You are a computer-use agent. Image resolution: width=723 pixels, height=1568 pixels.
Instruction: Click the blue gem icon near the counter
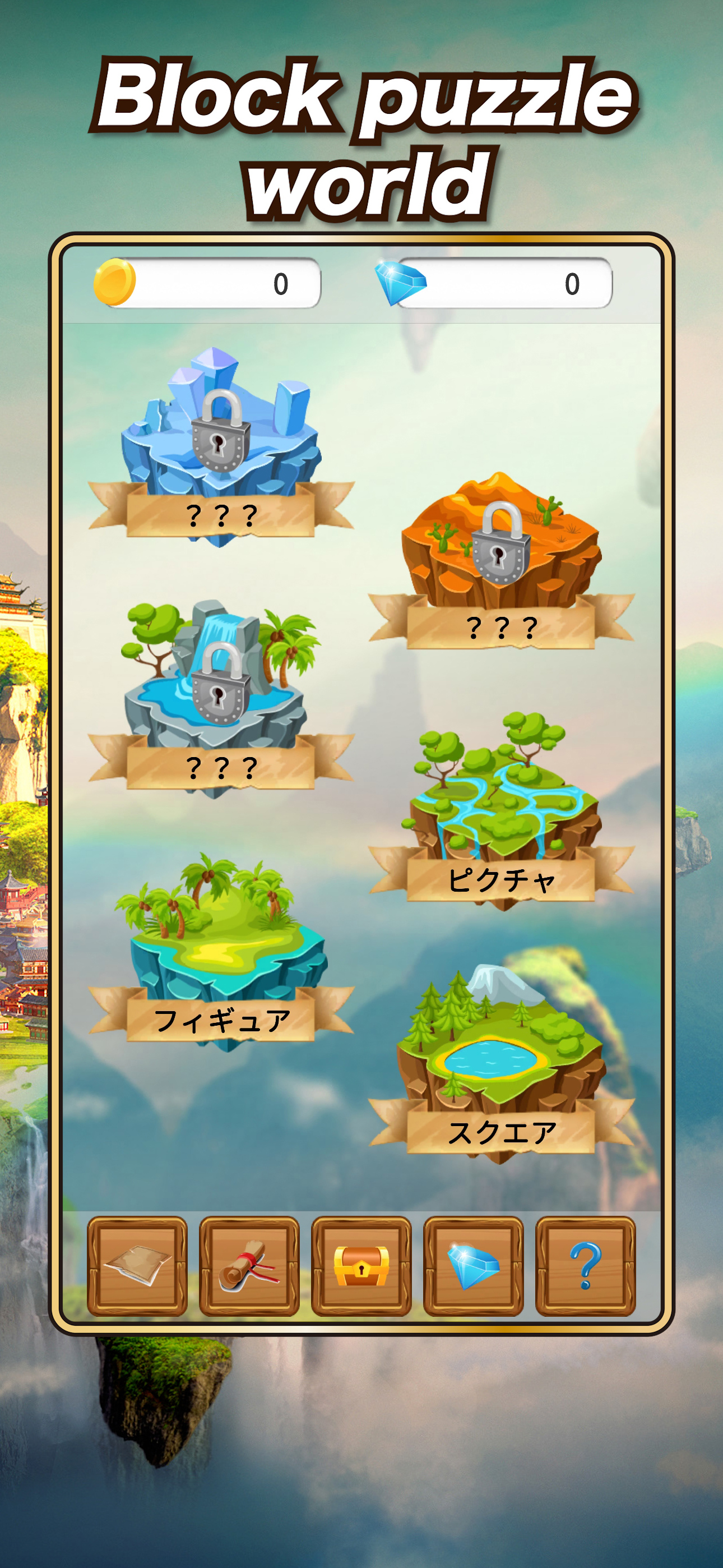coord(401,284)
